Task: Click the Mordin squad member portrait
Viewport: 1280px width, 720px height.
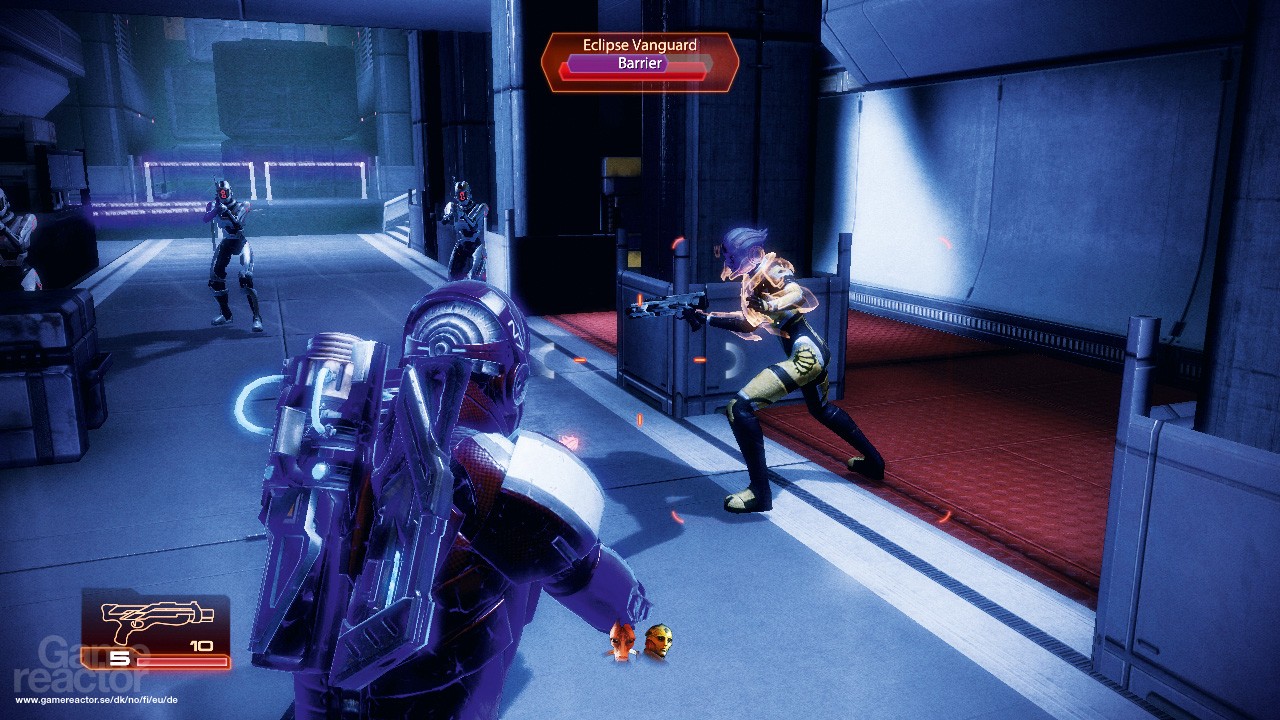Action: point(620,640)
